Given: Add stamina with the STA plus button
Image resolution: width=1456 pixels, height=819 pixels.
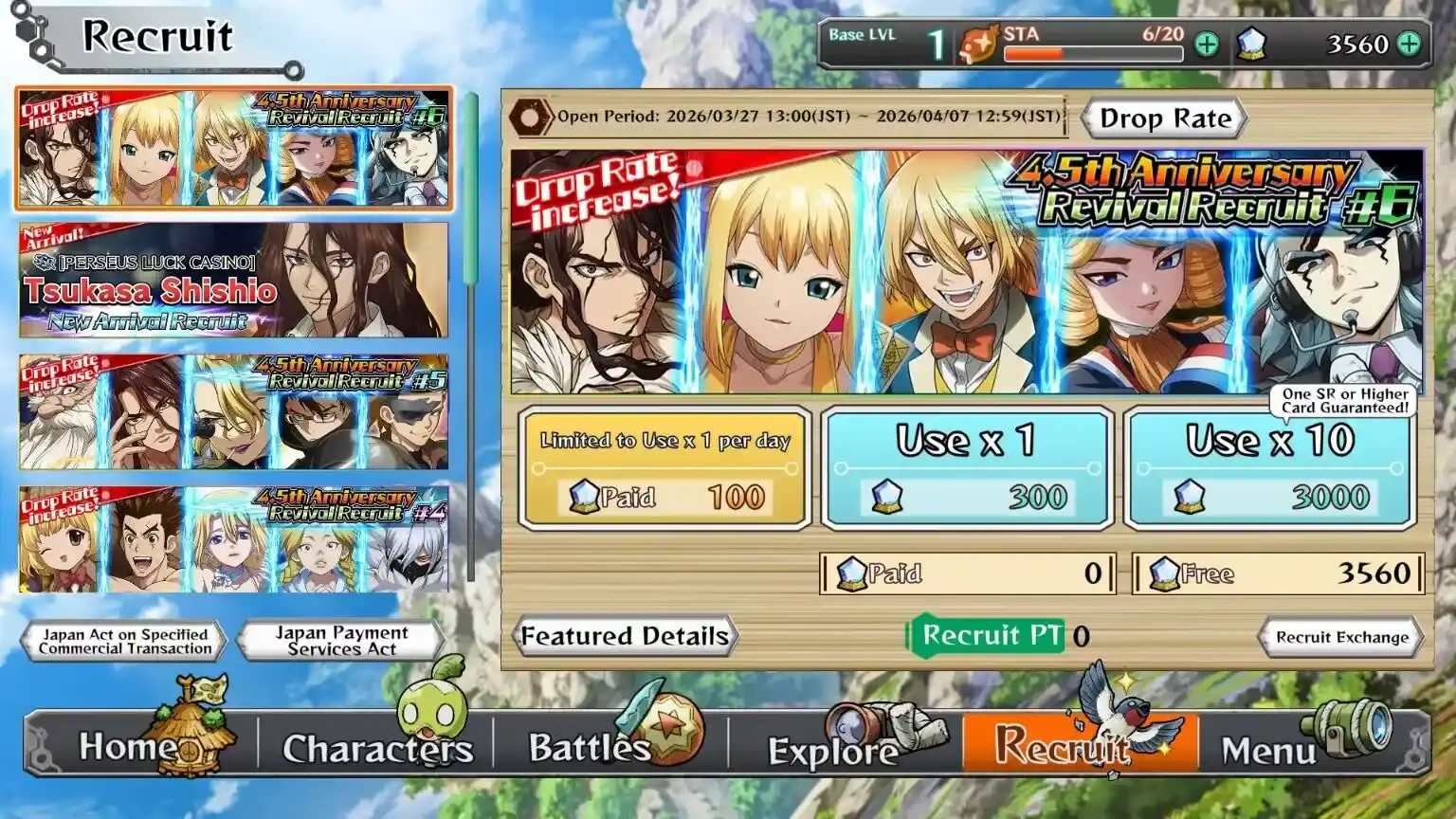Looking at the screenshot, I should click(1207, 45).
